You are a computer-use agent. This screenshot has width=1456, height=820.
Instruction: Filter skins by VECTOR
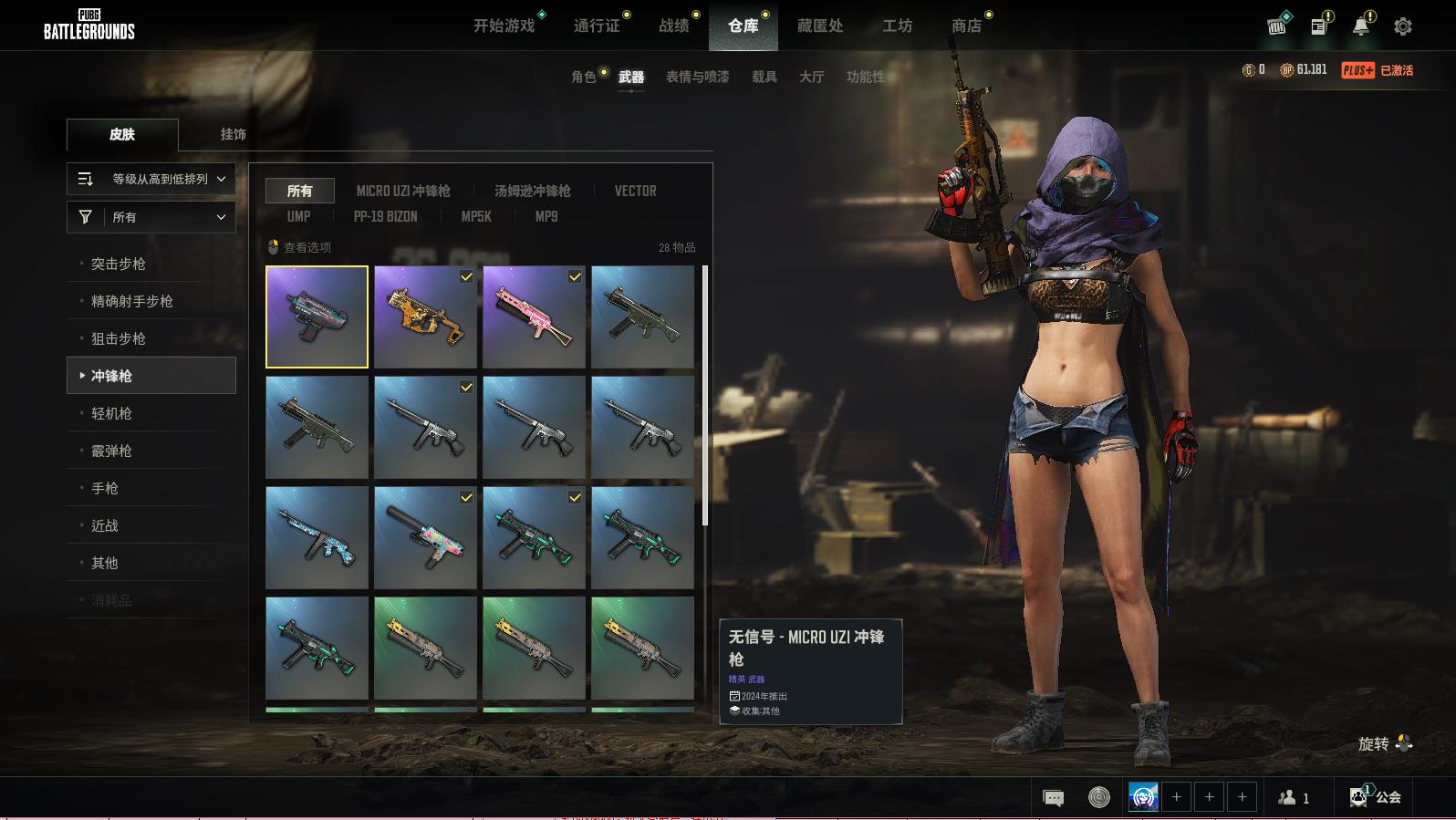[x=635, y=191]
